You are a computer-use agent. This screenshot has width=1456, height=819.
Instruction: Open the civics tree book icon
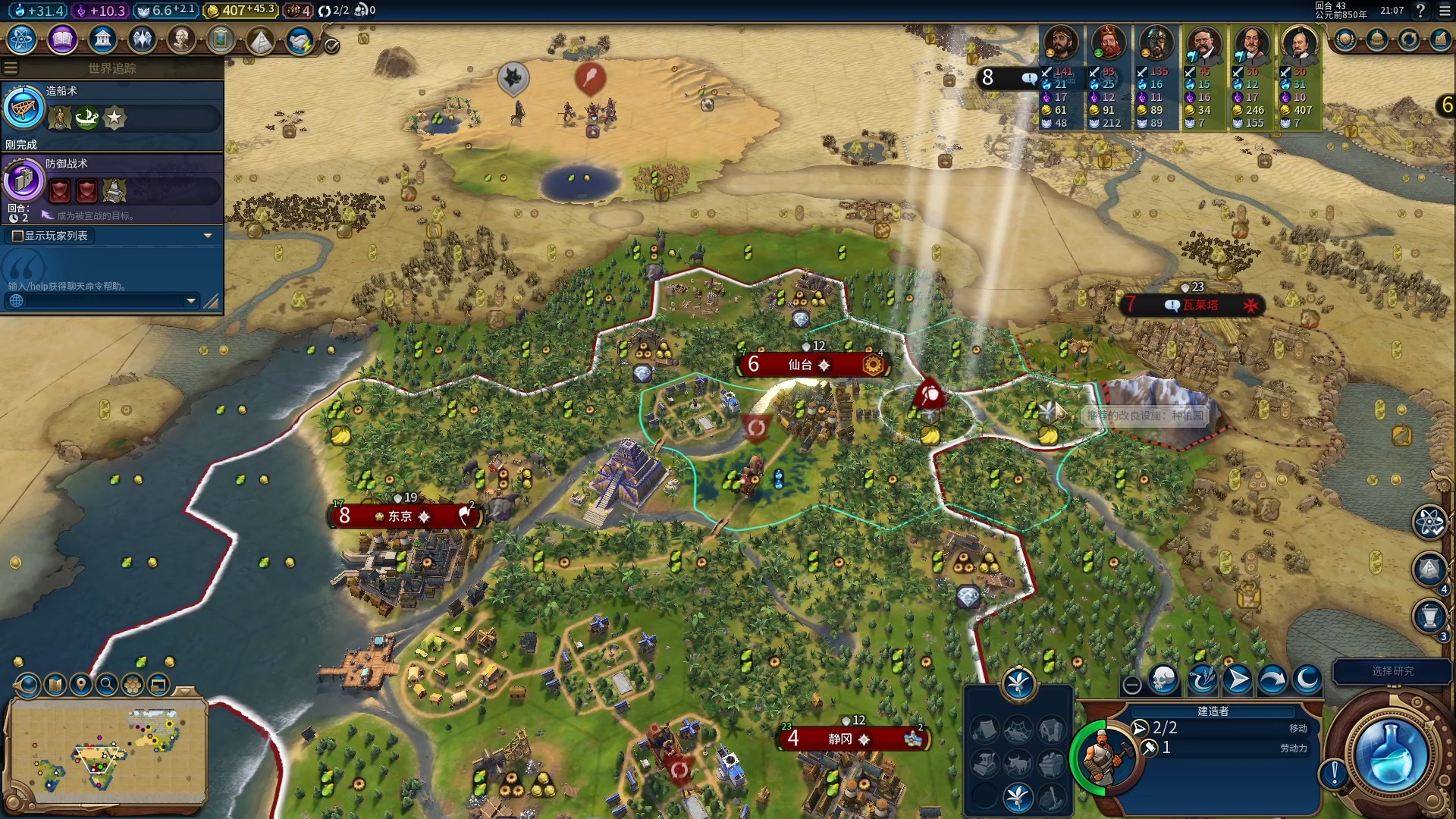point(62,39)
